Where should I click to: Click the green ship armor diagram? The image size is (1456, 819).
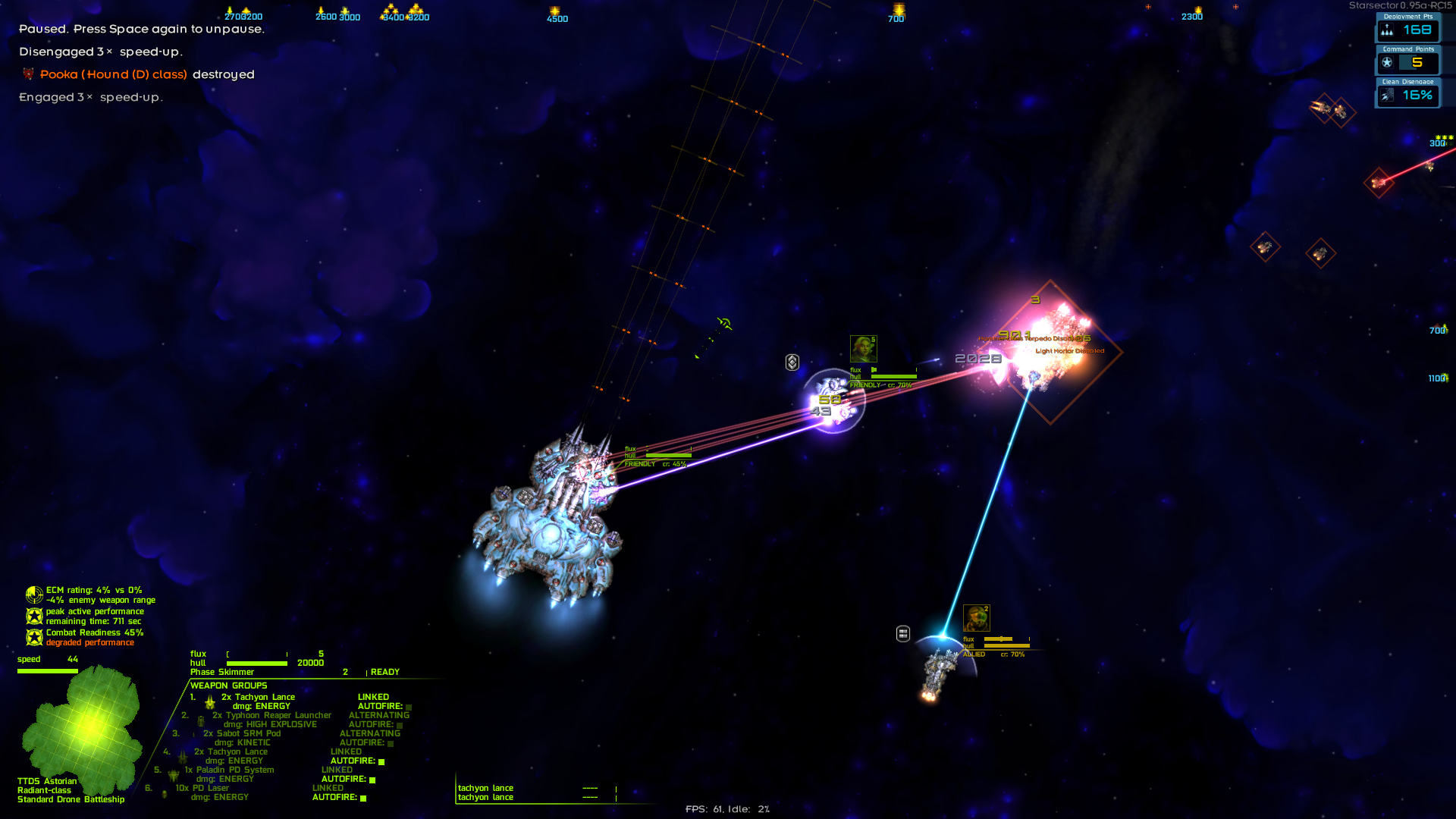(x=83, y=724)
